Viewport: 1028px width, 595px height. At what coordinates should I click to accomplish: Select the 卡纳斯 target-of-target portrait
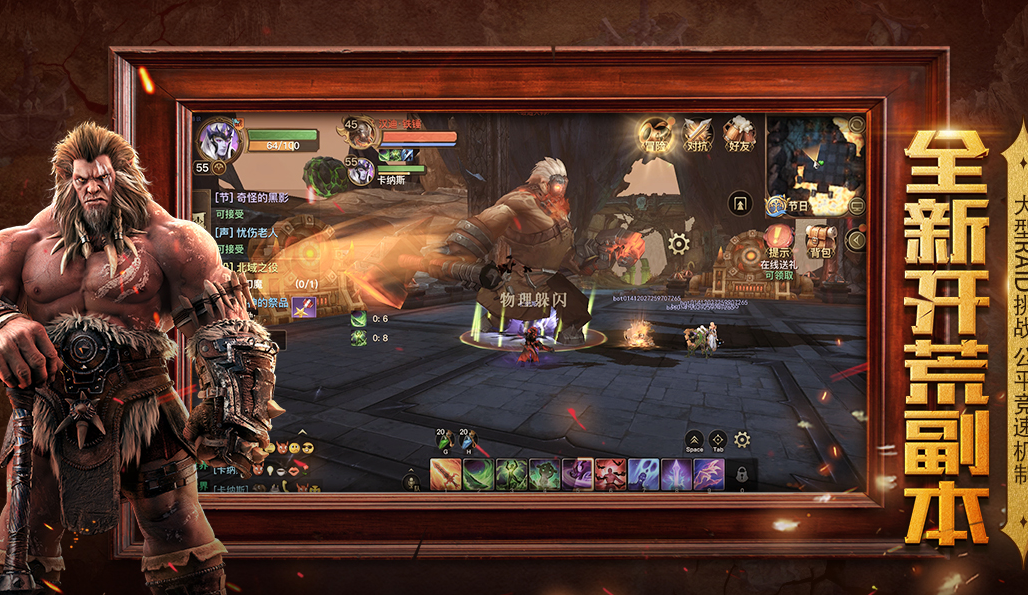tap(361, 171)
